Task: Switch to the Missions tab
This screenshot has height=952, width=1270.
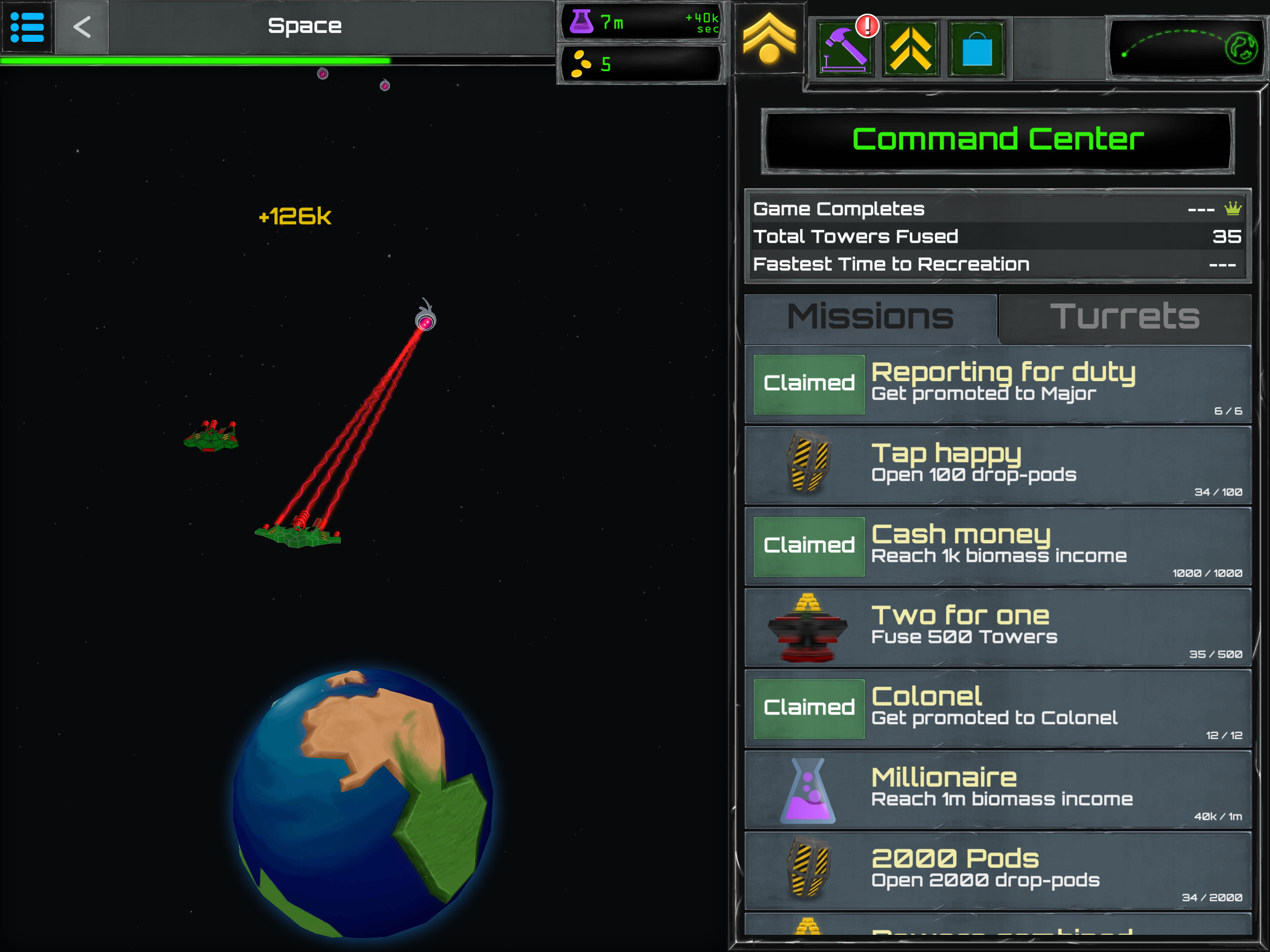Action: tap(870, 317)
